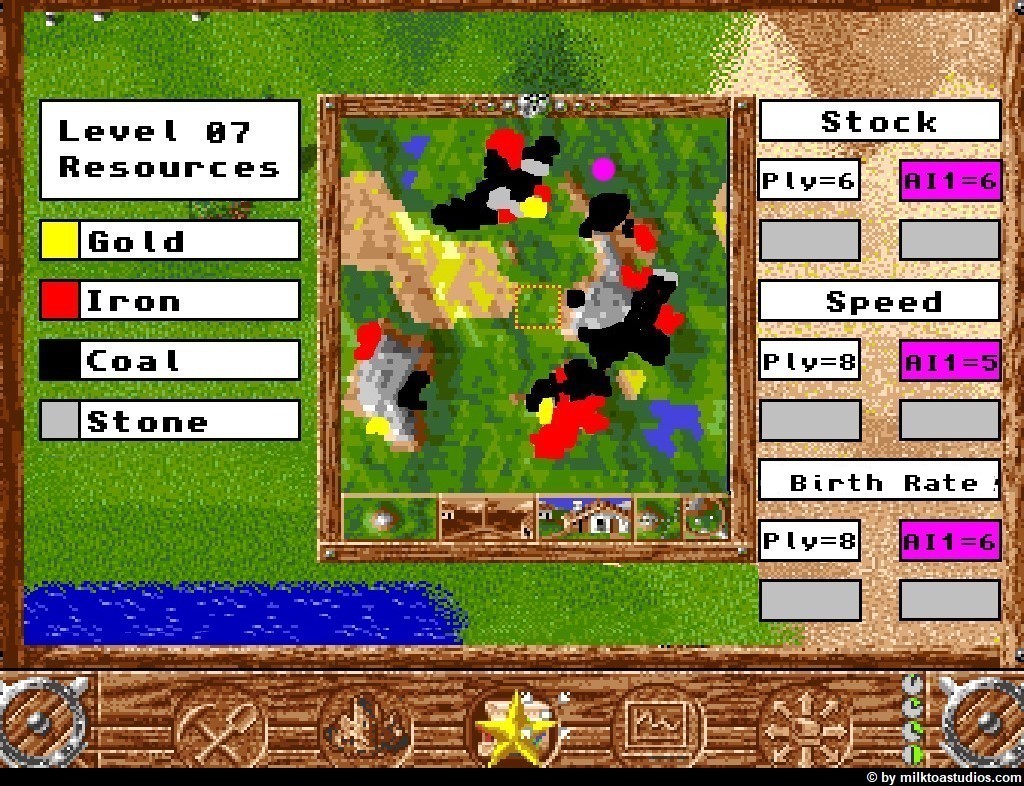The height and width of the screenshot is (786, 1024).
Task: Click the wooden signpost thumbnail below map
Action: [488, 518]
